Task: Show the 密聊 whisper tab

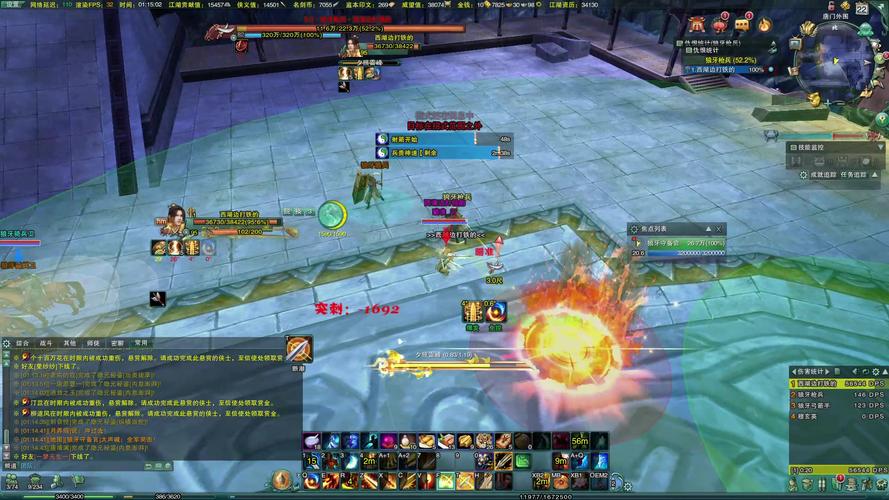Action: click(x=117, y=342)
